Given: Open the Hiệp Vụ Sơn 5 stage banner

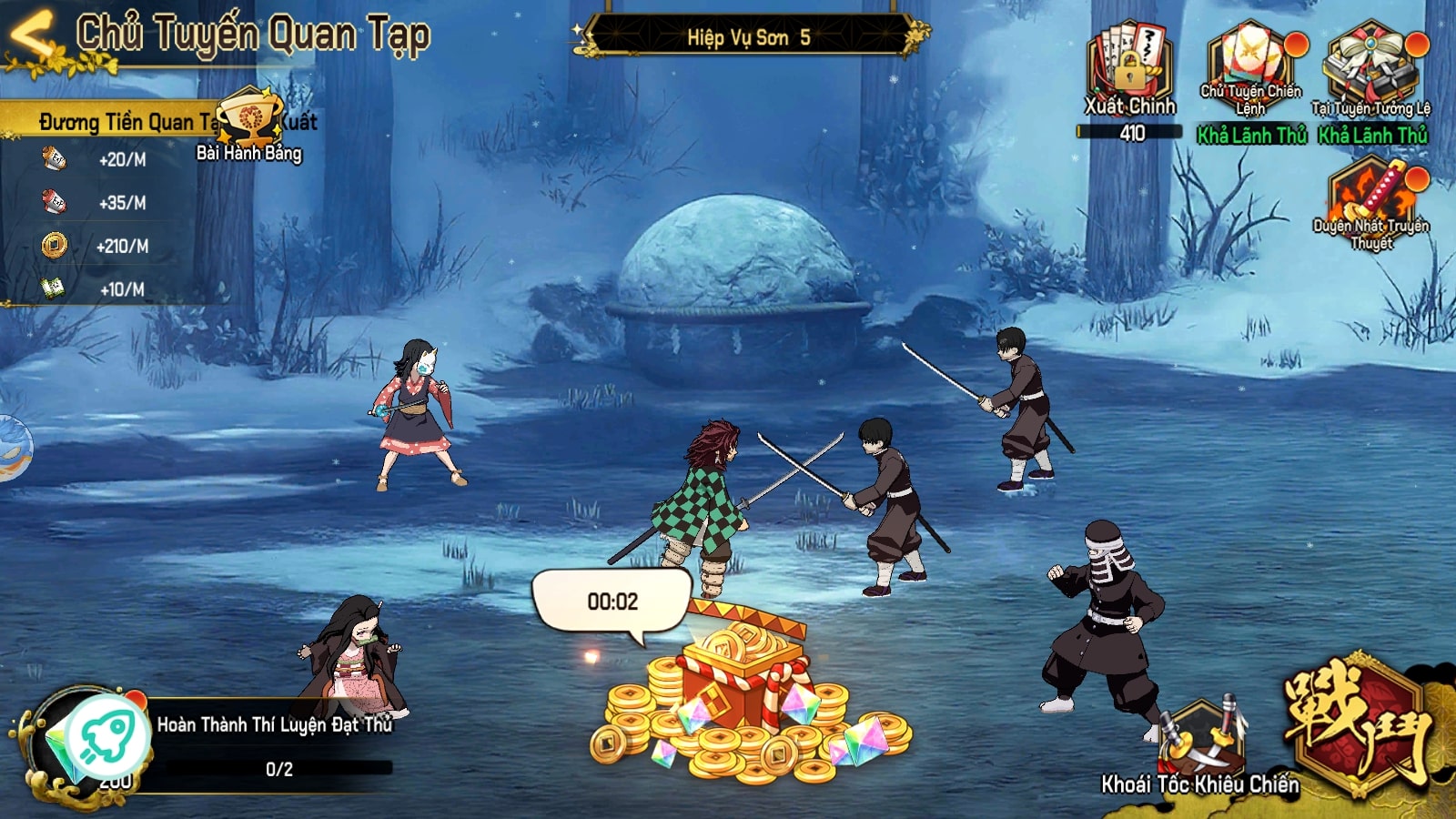Looking at the screenshot, I should [748, 36].
